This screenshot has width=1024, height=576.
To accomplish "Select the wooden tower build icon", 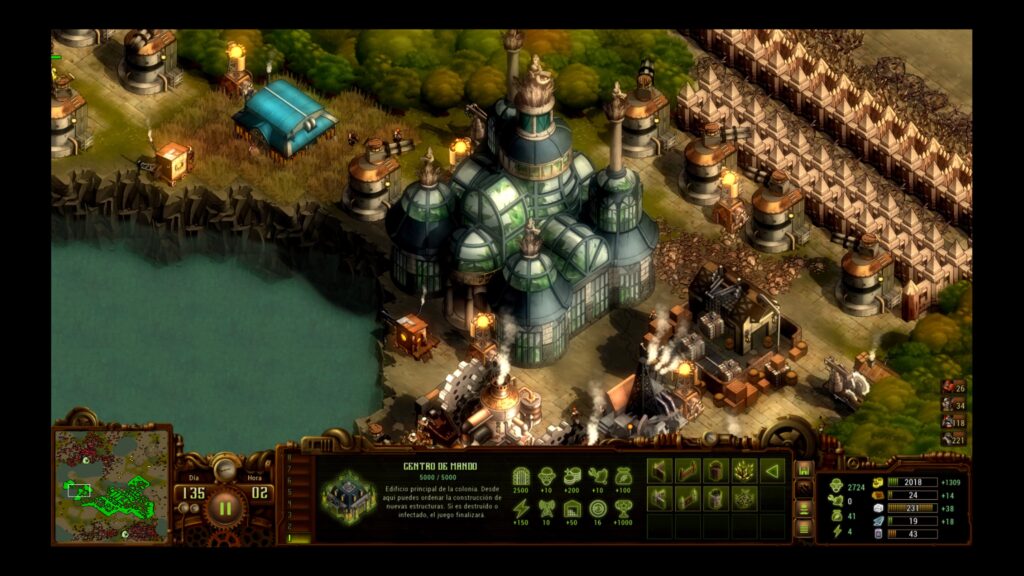I will (x=715, y=470).
